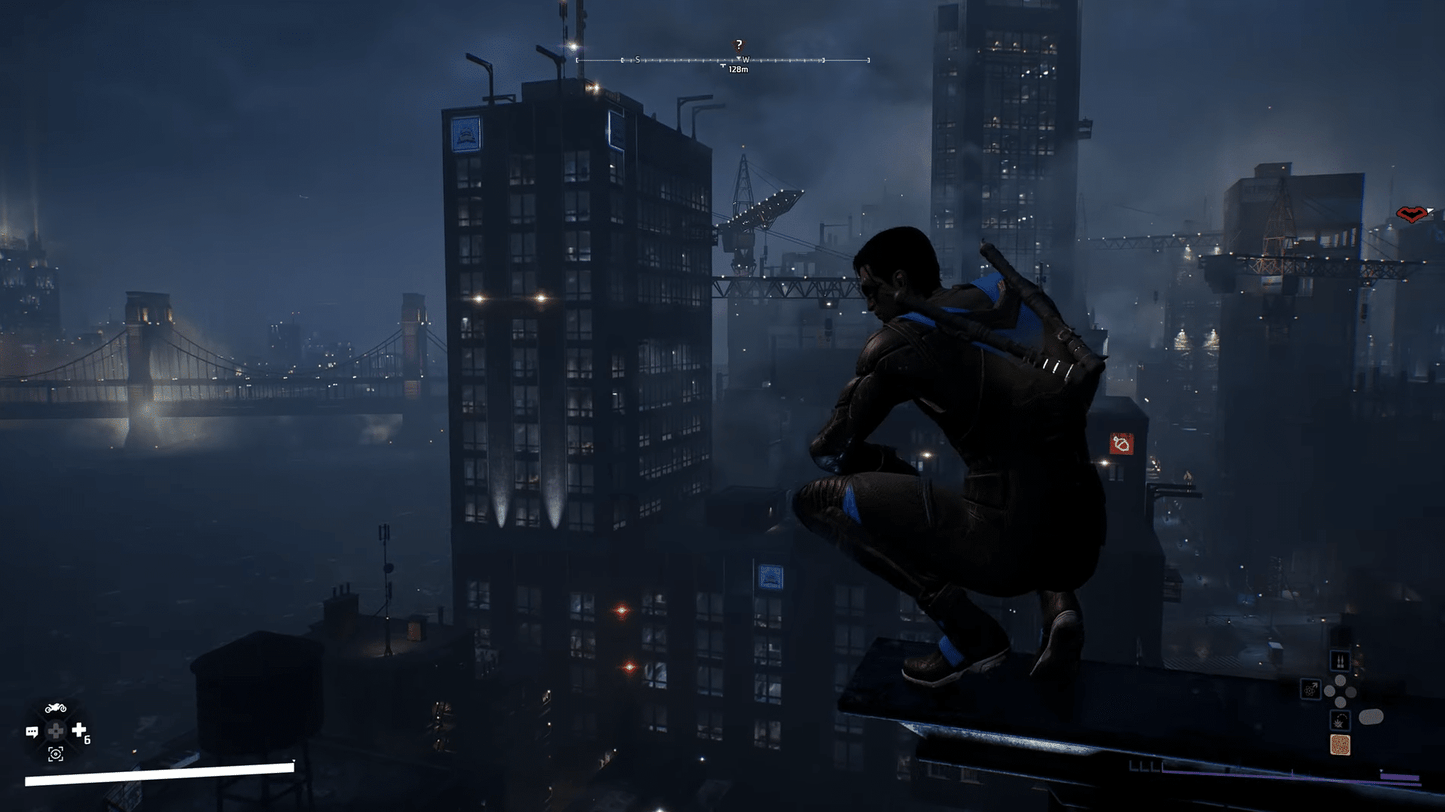Click the orange square ability slot
Screen dimensions: 1445x812
[x=1340, y=745]
